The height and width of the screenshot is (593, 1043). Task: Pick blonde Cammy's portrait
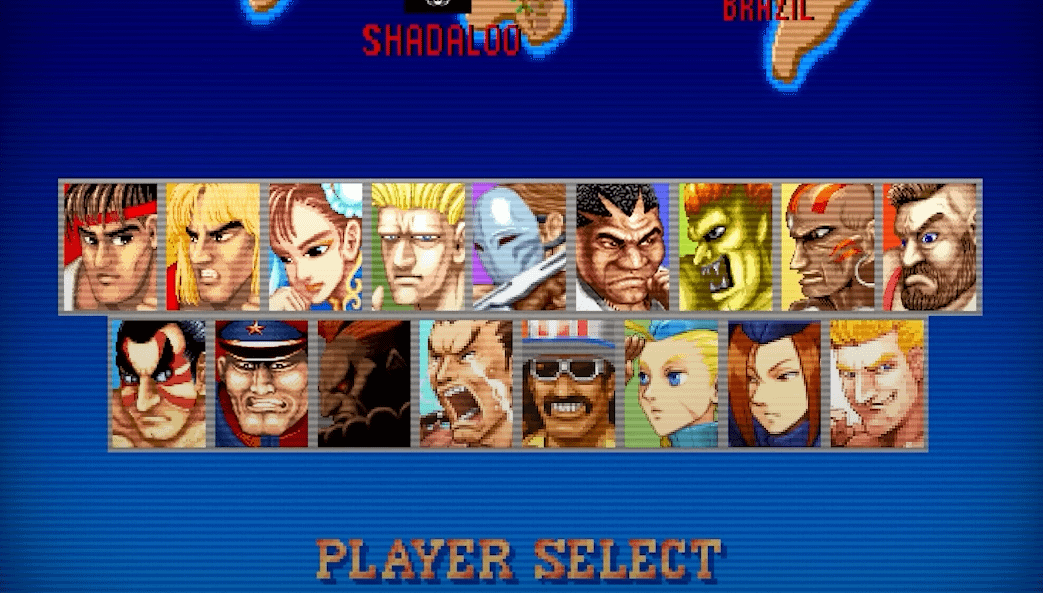(x=671, y=383)
